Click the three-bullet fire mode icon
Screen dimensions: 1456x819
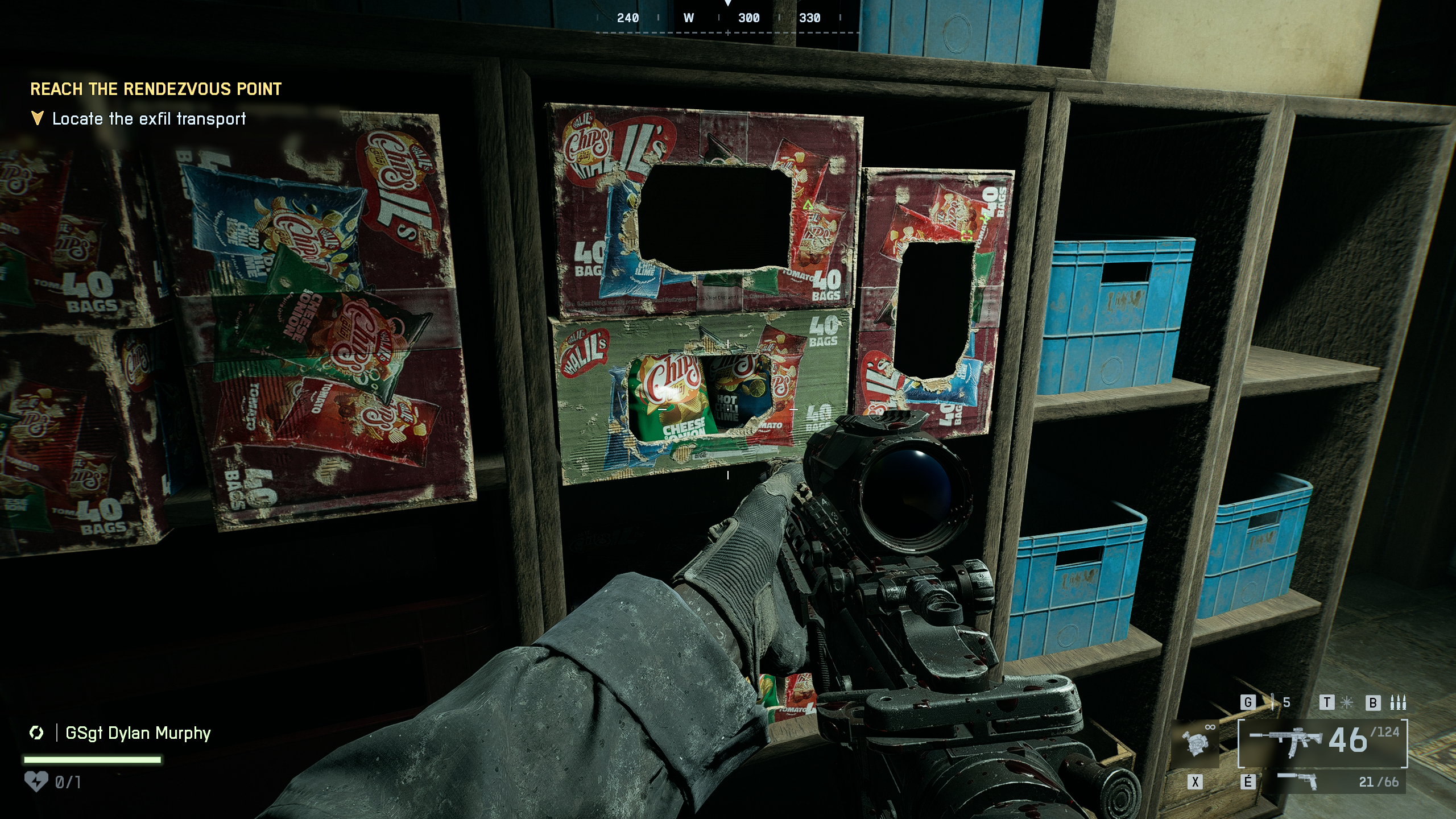[x=1398, y=703]
